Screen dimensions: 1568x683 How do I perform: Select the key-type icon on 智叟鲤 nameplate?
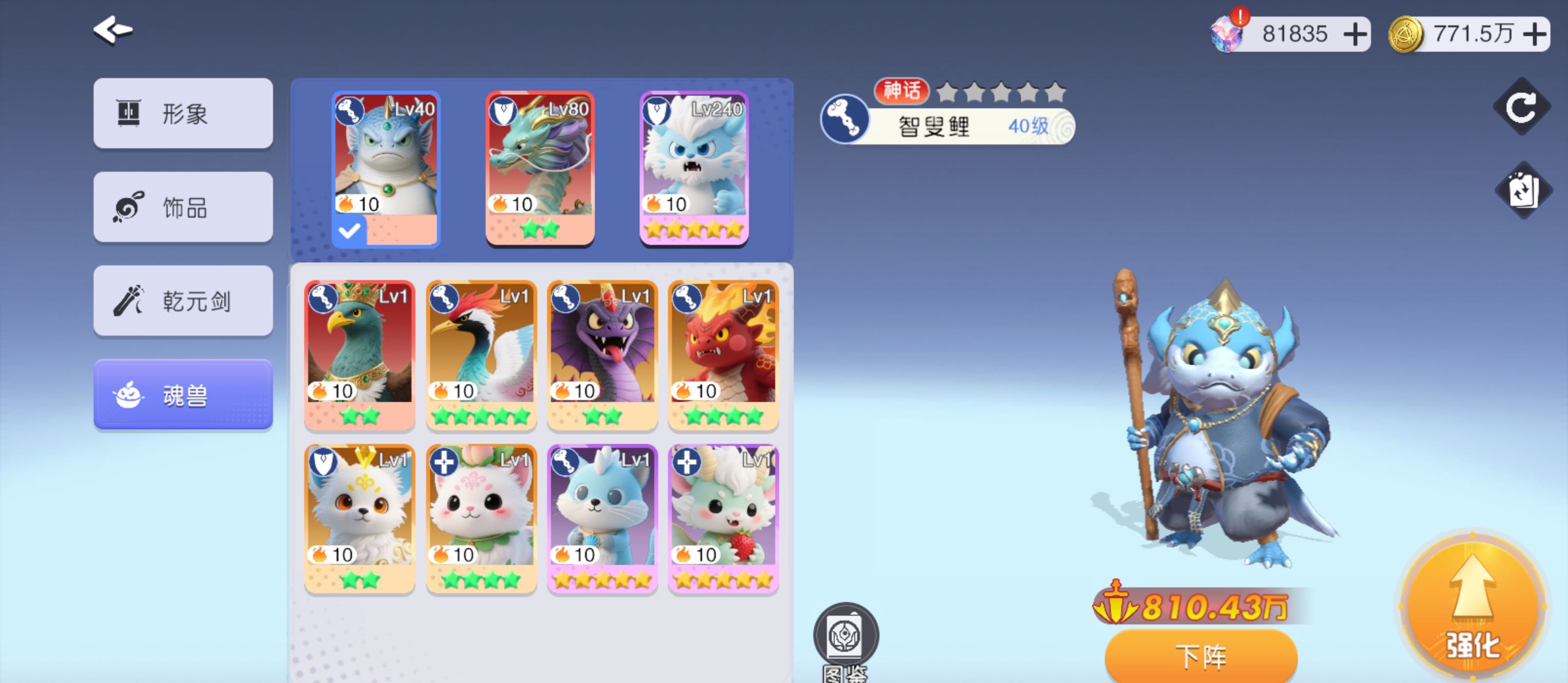click(846, 120)
